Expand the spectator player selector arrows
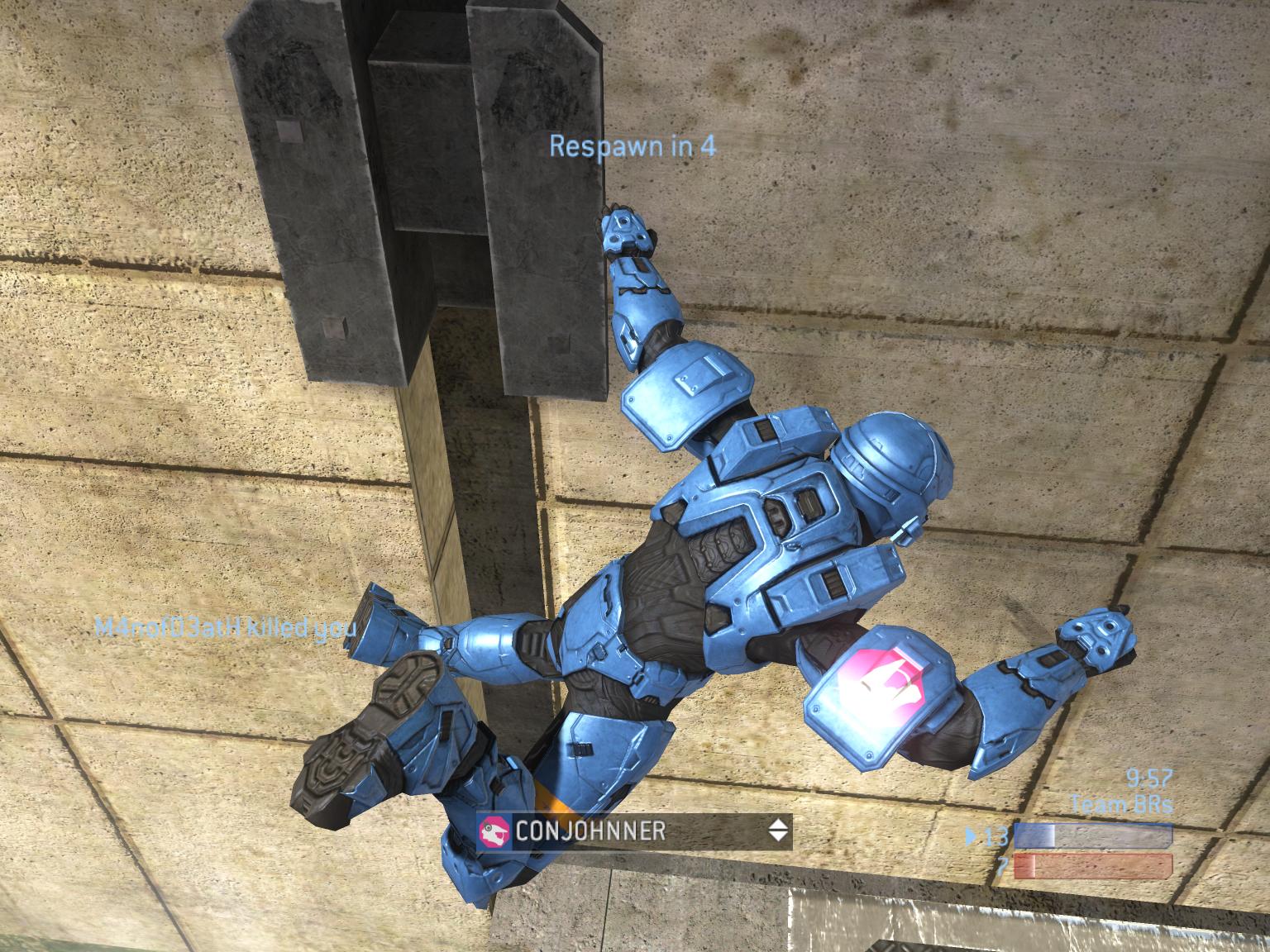Viewport: 1270px width, 952px height. [x=777, y=831]
